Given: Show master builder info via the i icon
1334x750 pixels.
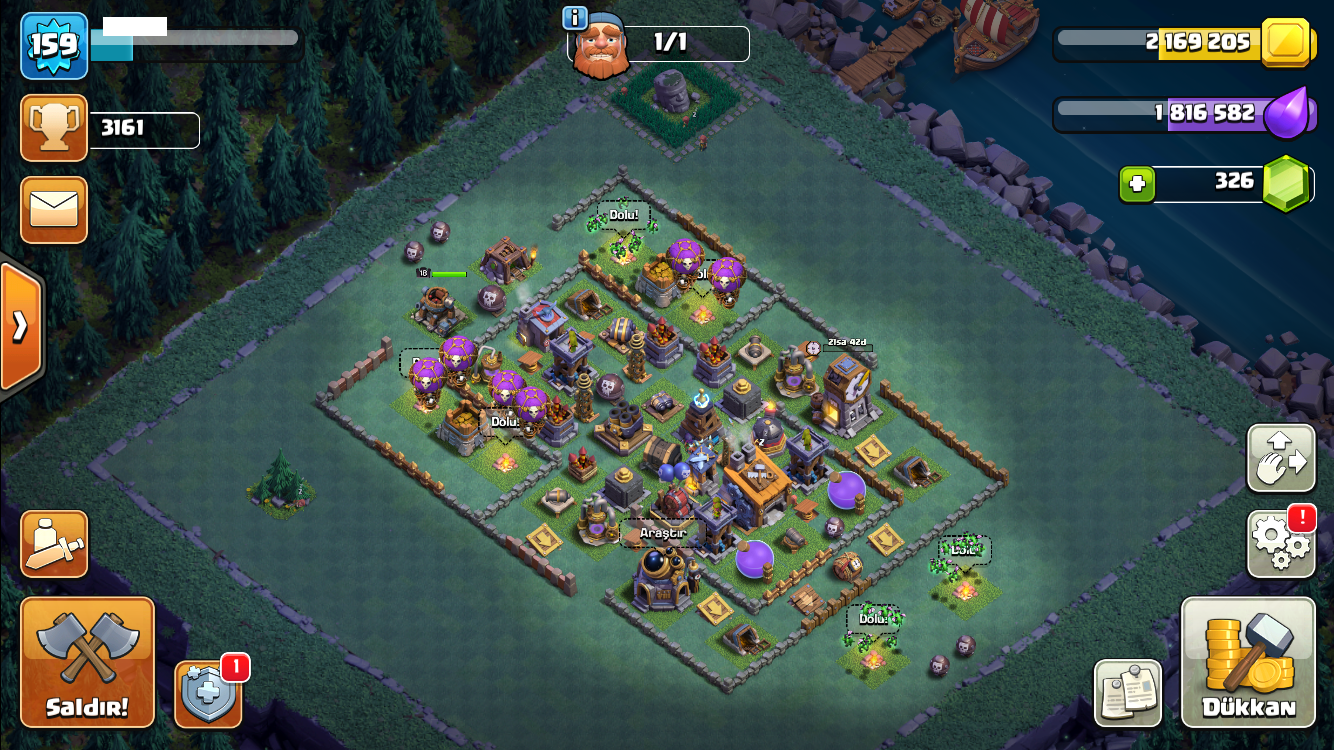Looking at the screenshot, I should (574, 17).
